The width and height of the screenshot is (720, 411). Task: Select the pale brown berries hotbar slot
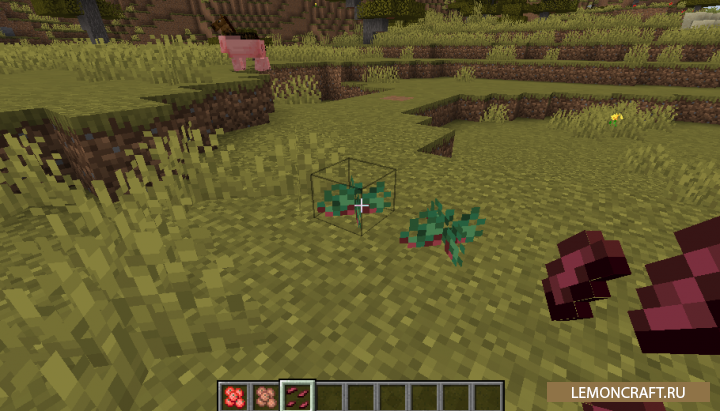tap(266, 396)
